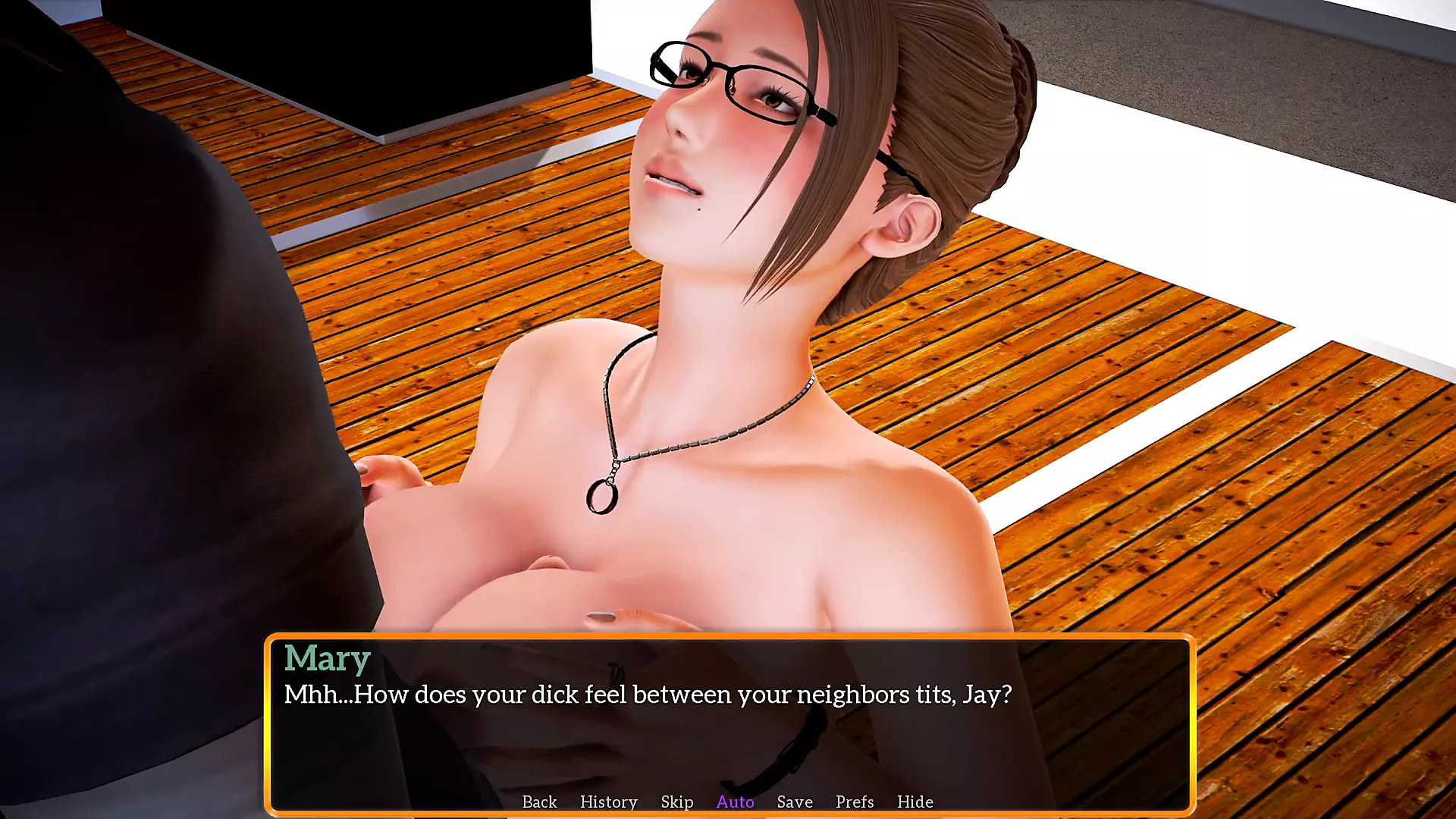
Task: Open the dialogue History log
Action: pyautogui.click(x=608, y=802)
